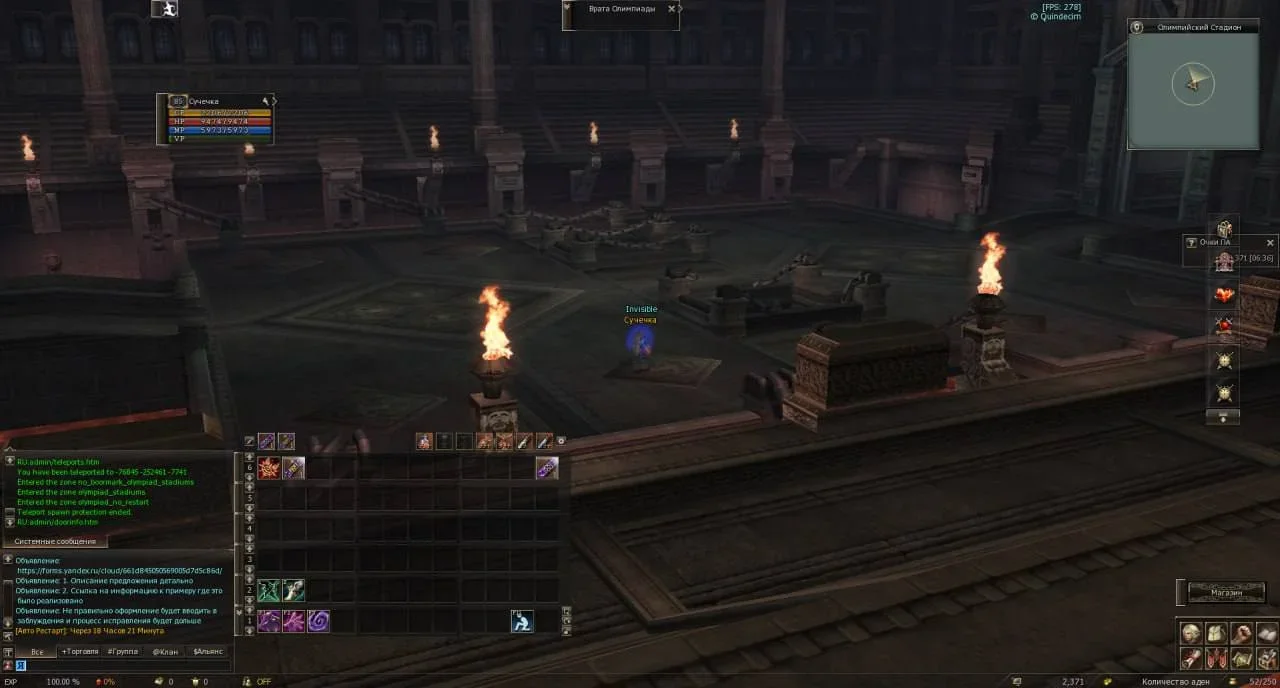This screenshot has height=688, width=1280.
Task: Expand the side icon panel arrow
Action: (x=1223, y=417)
